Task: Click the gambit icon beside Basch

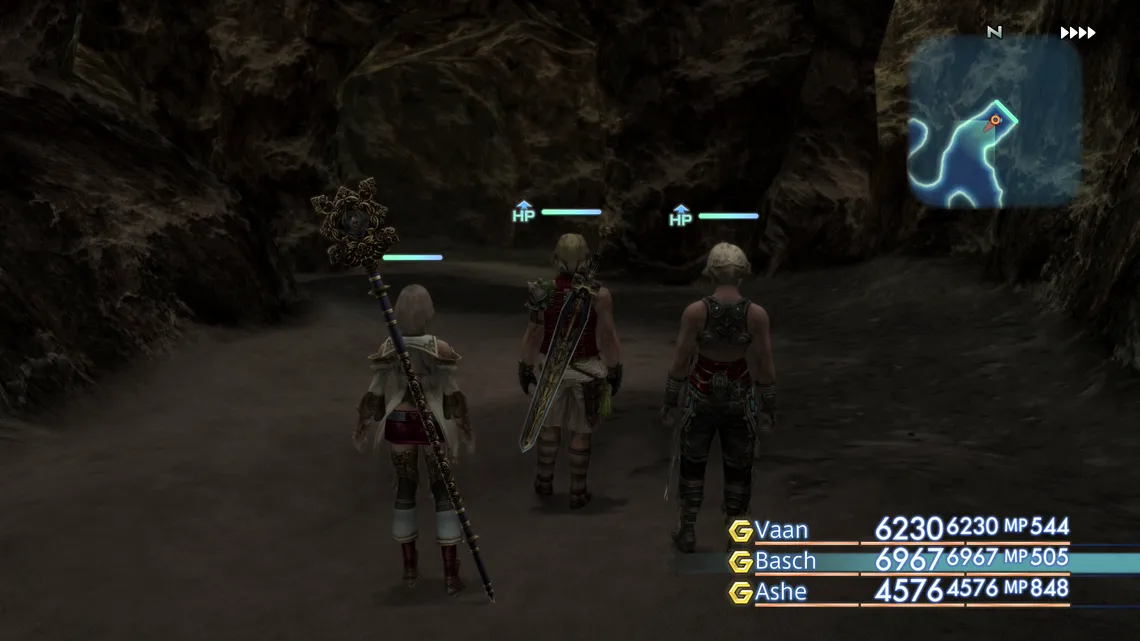Action: tap(740, 561)
